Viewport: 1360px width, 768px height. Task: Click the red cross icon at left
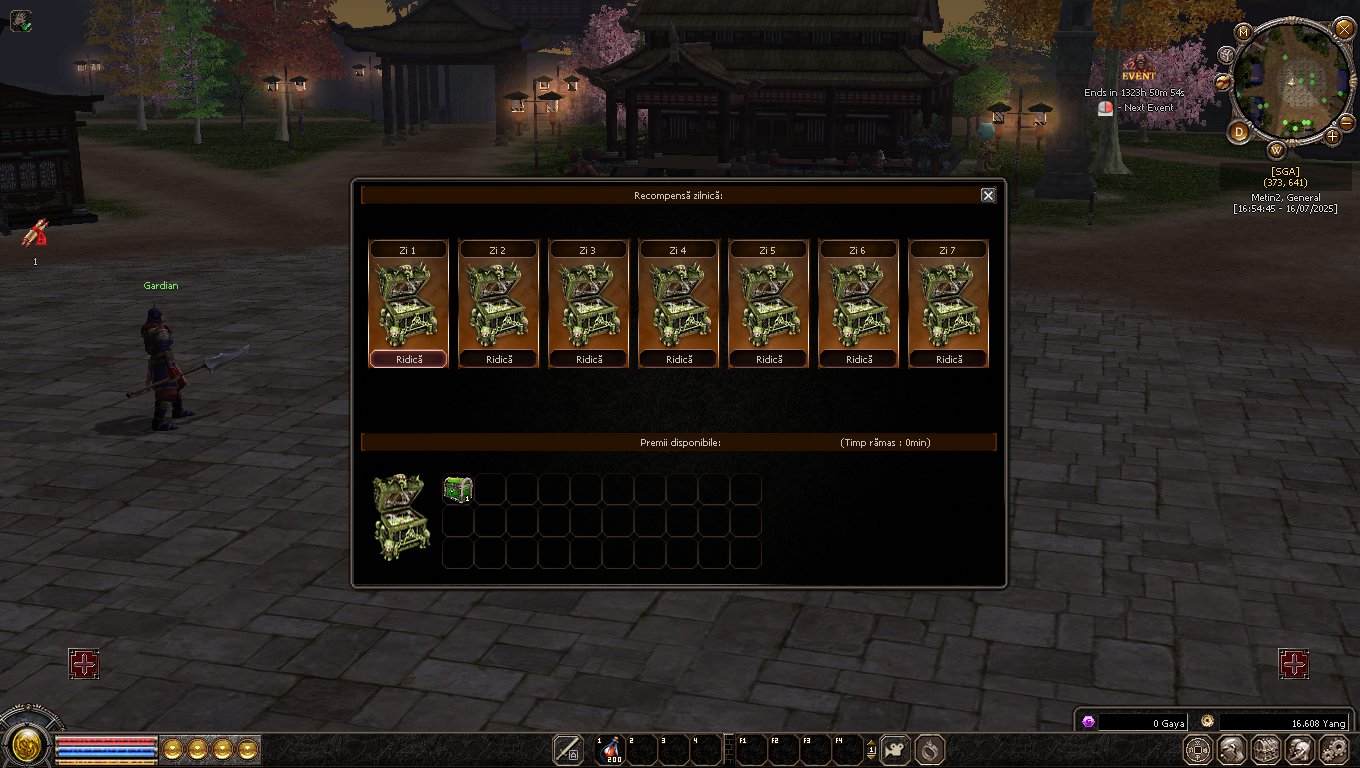point(84,663)
